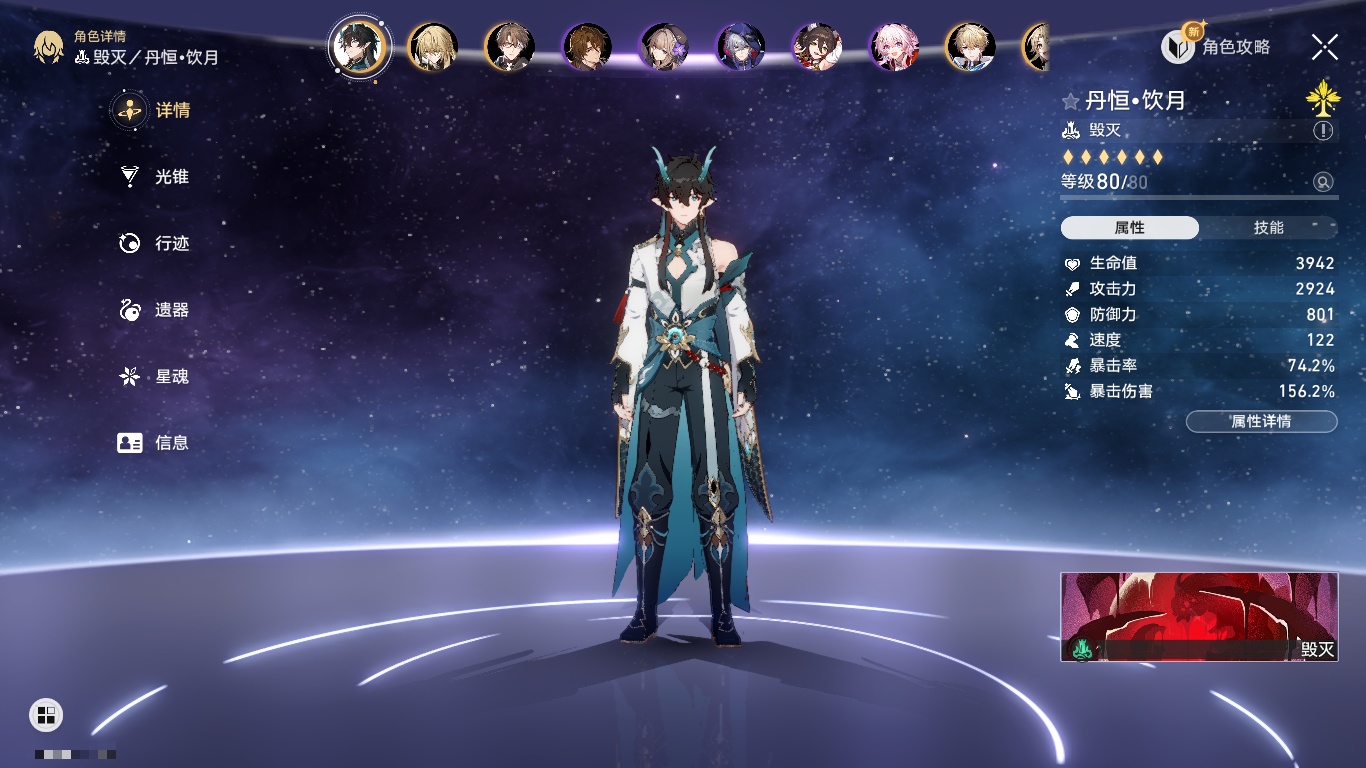Viewport: 1366px width, 768px height.
Task: Click the four-square grid button
Action: [46, 714]
